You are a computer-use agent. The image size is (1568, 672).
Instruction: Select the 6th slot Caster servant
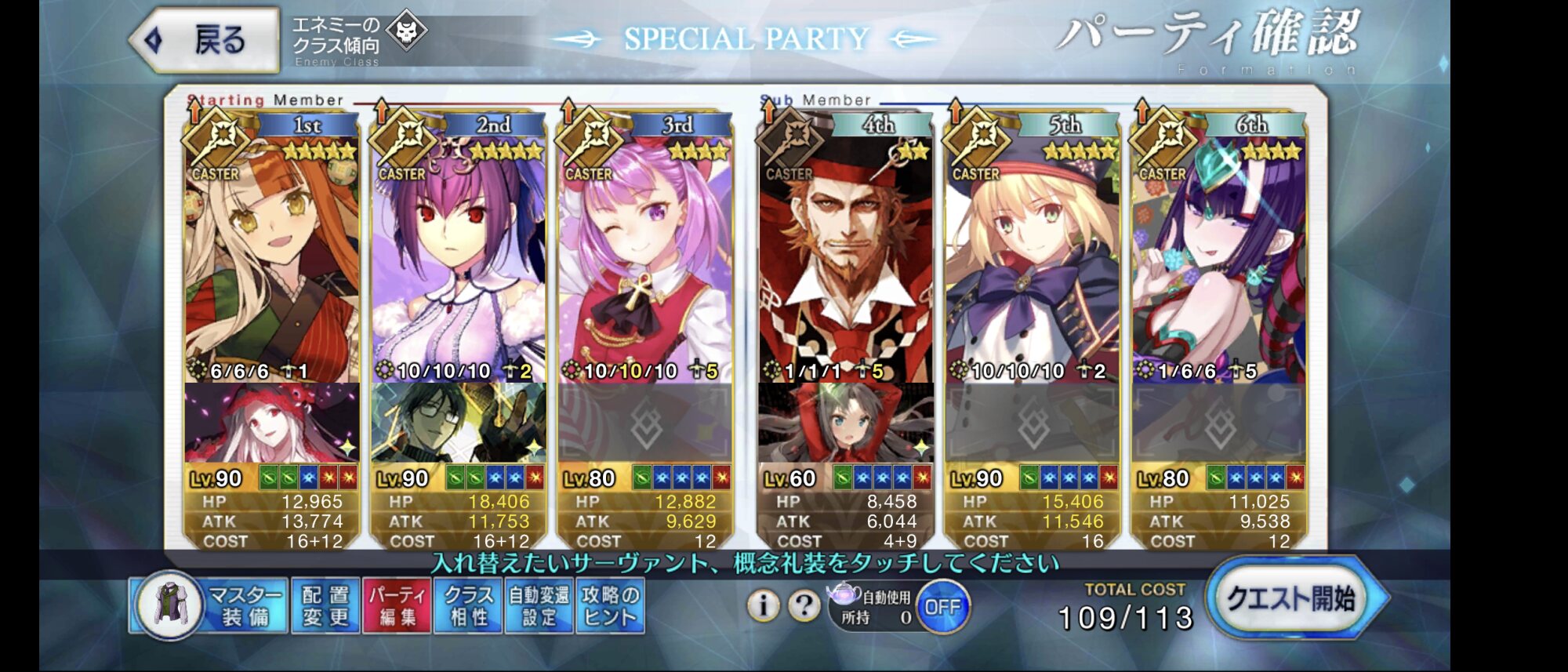tap(1219, 259)
